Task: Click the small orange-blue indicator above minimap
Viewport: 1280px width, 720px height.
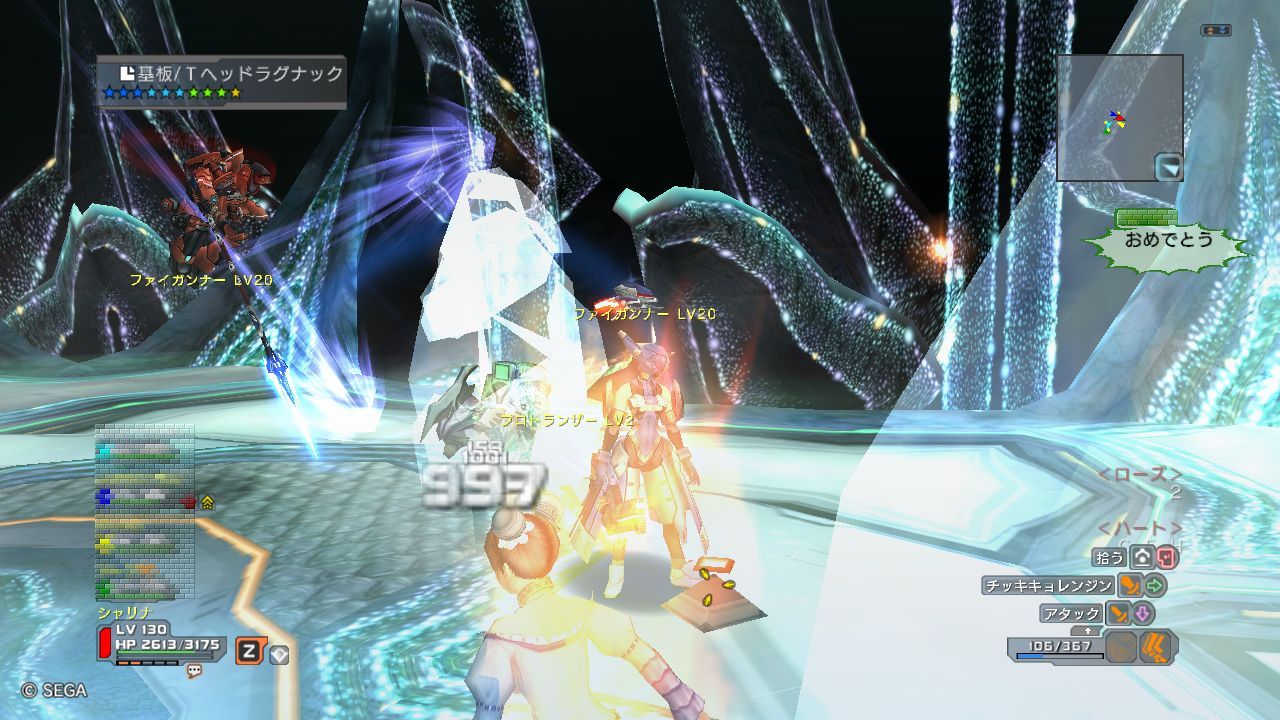Action: point(1216,31)
